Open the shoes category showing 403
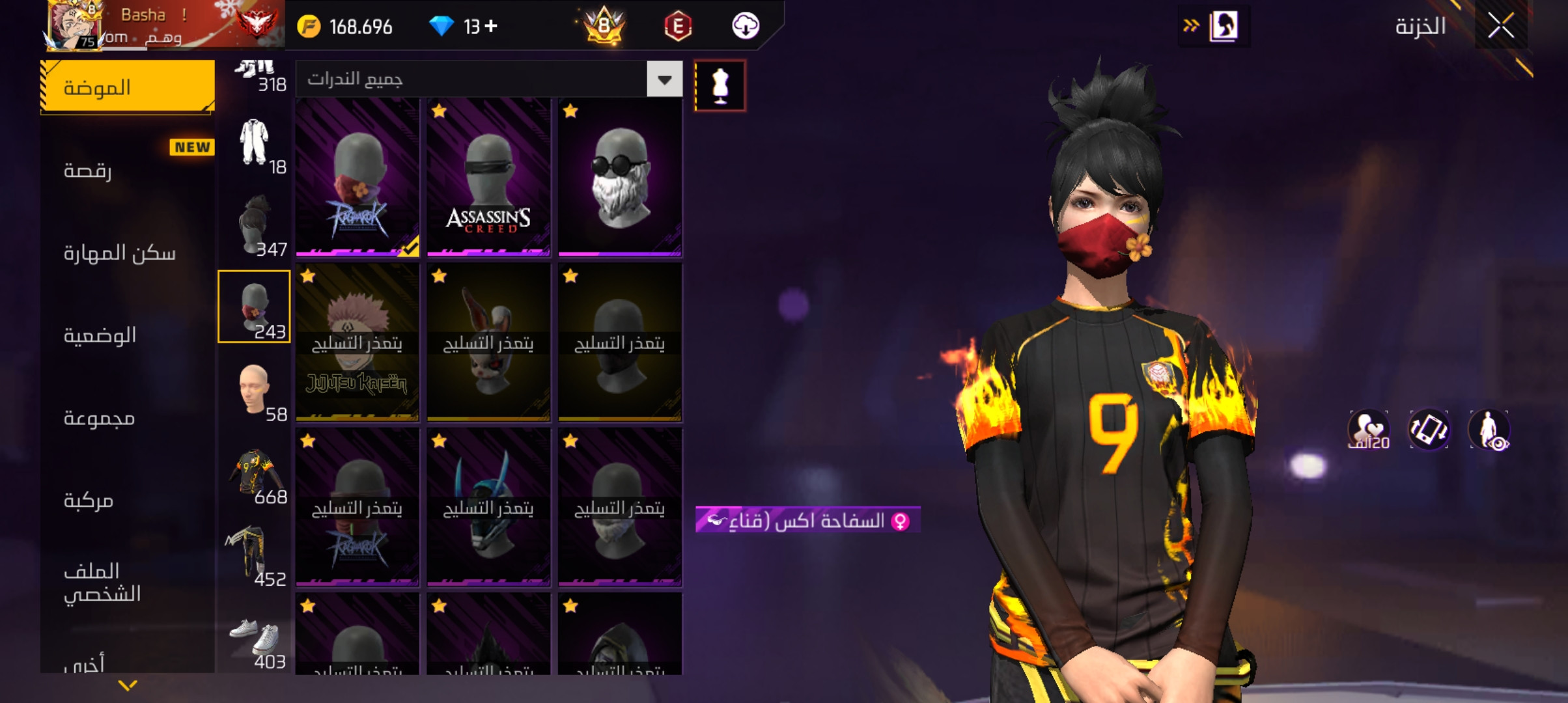This screenshot has height=703, width=1568. (254, 638)
